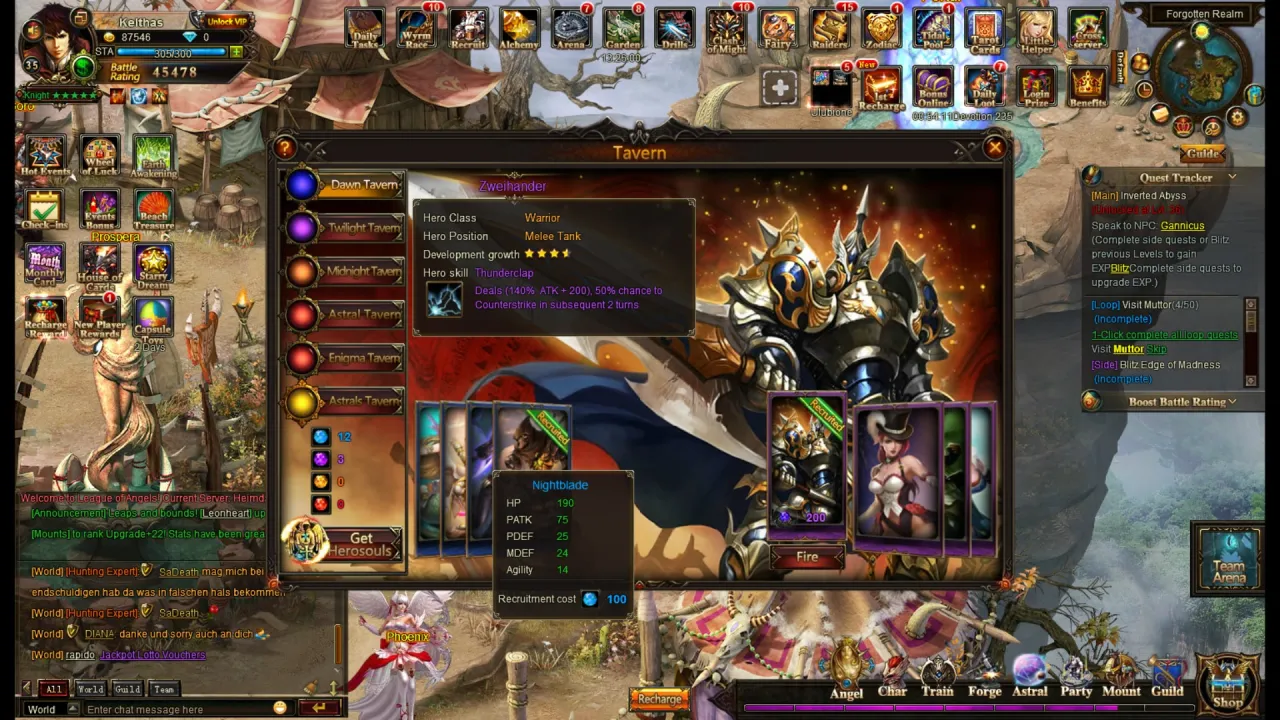Viewport: 1280px width, 720px height.
Task: Choose the Enigma Tavern tab
Action: click(x=345, y=358)
